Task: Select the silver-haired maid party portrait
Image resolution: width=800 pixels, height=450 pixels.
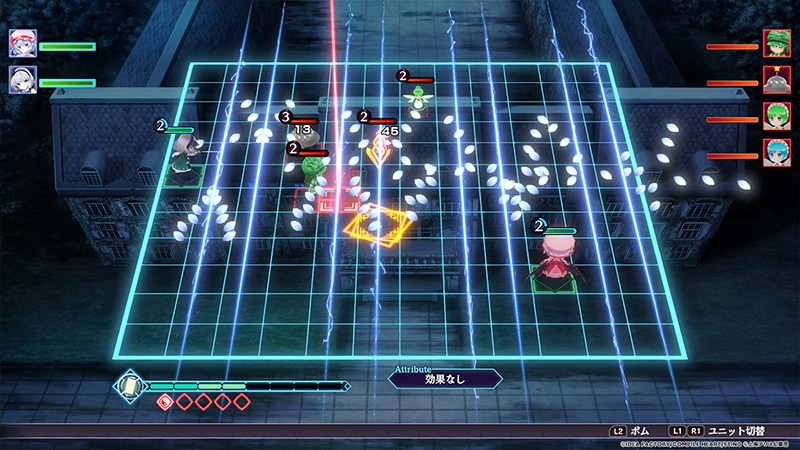Action: pyautogui.click(x=21, y=80)
